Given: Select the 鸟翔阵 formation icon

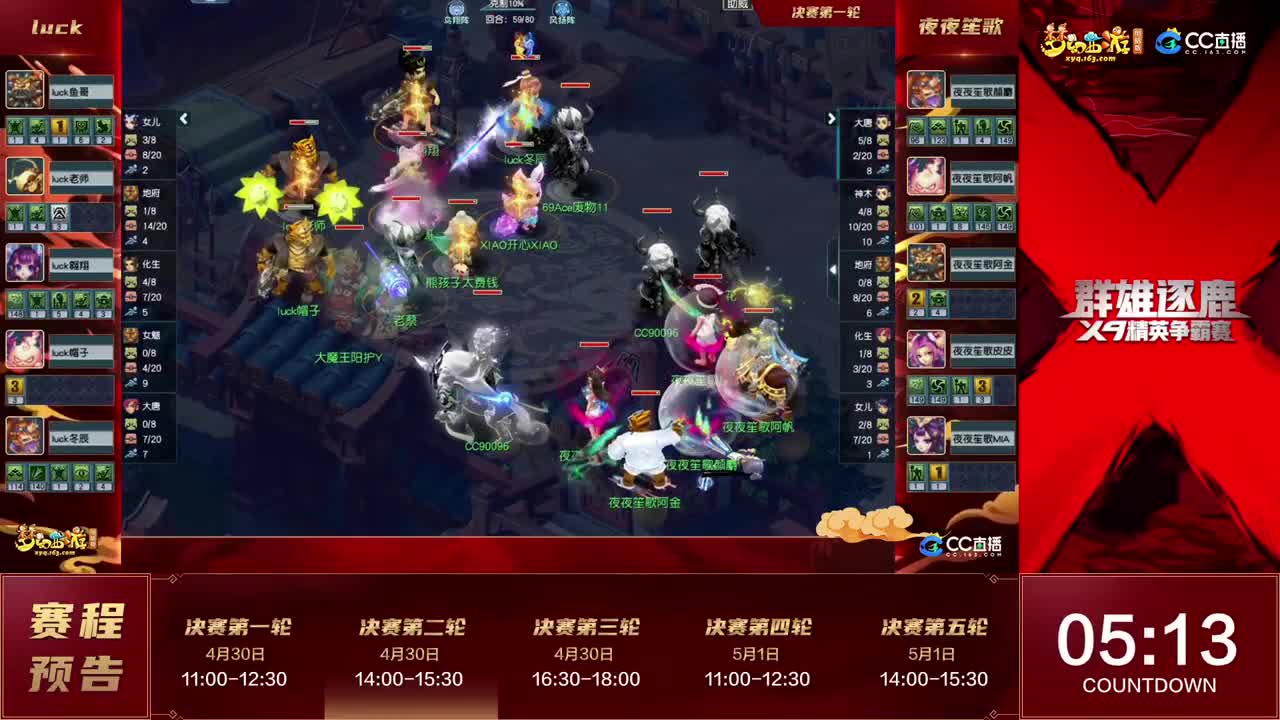Looking at the screenshot, I should pyautogui.click(x=454, y=10).
